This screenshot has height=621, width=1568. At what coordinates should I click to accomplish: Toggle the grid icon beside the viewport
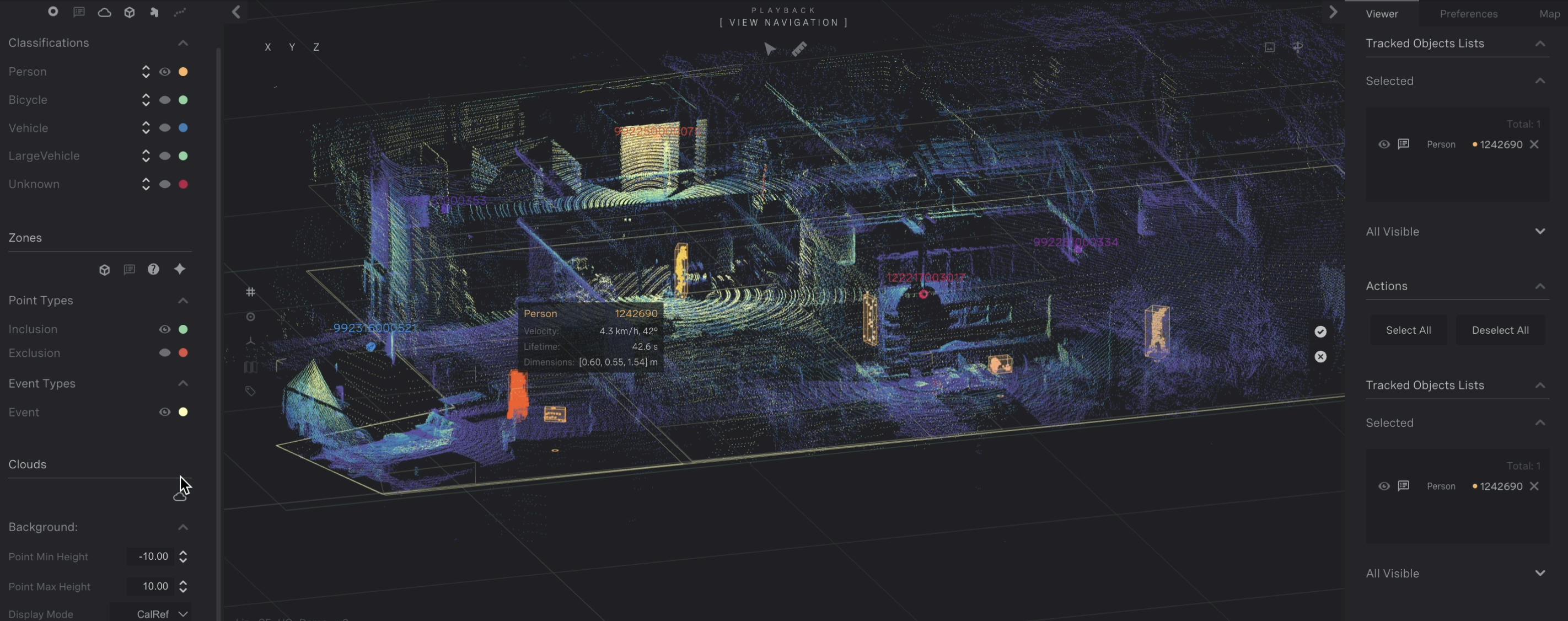pos(251,292)
